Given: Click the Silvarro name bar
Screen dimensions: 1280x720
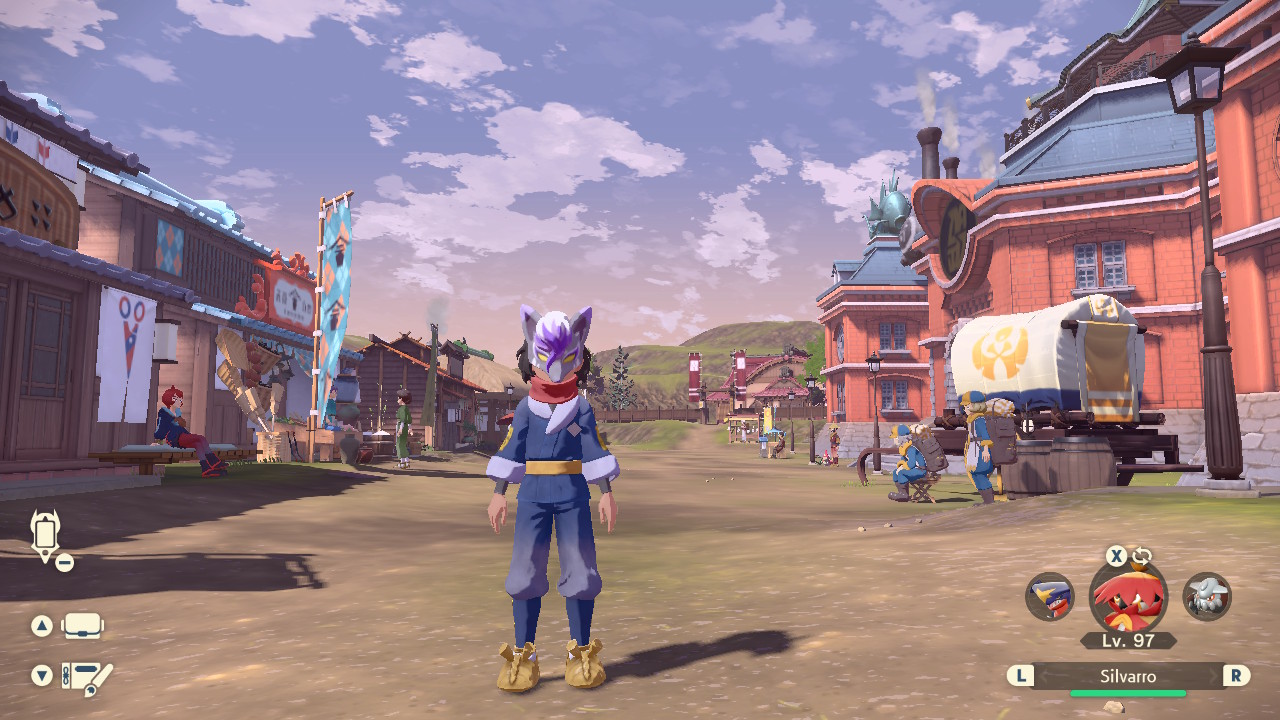Looking at the screenshot, I should pos(1128,677).
